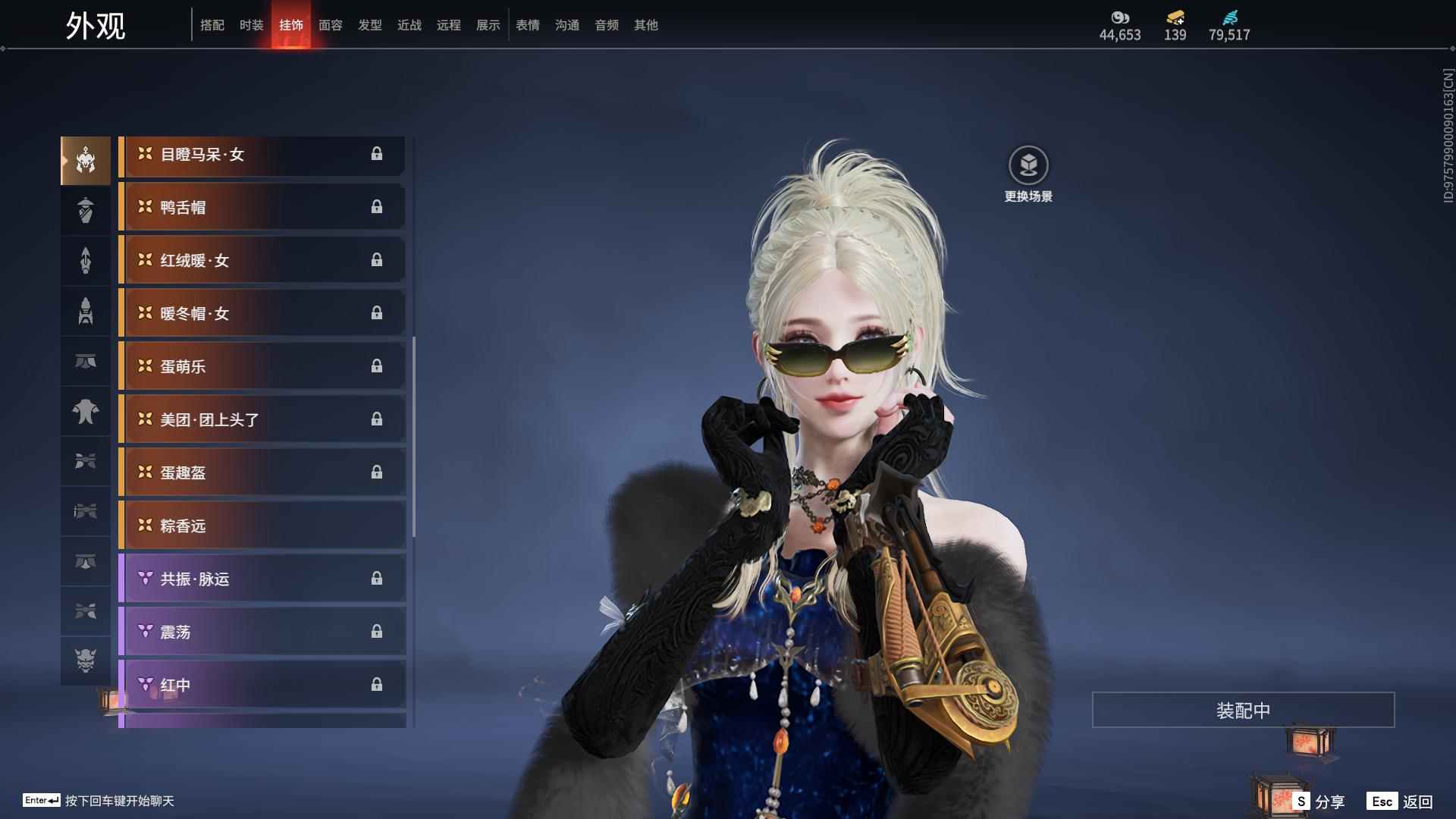Image resolution: width=1456 pixels, height=819 pixels.
Task: Select the 红中 accessory row
Action: (x=262, y=685)
